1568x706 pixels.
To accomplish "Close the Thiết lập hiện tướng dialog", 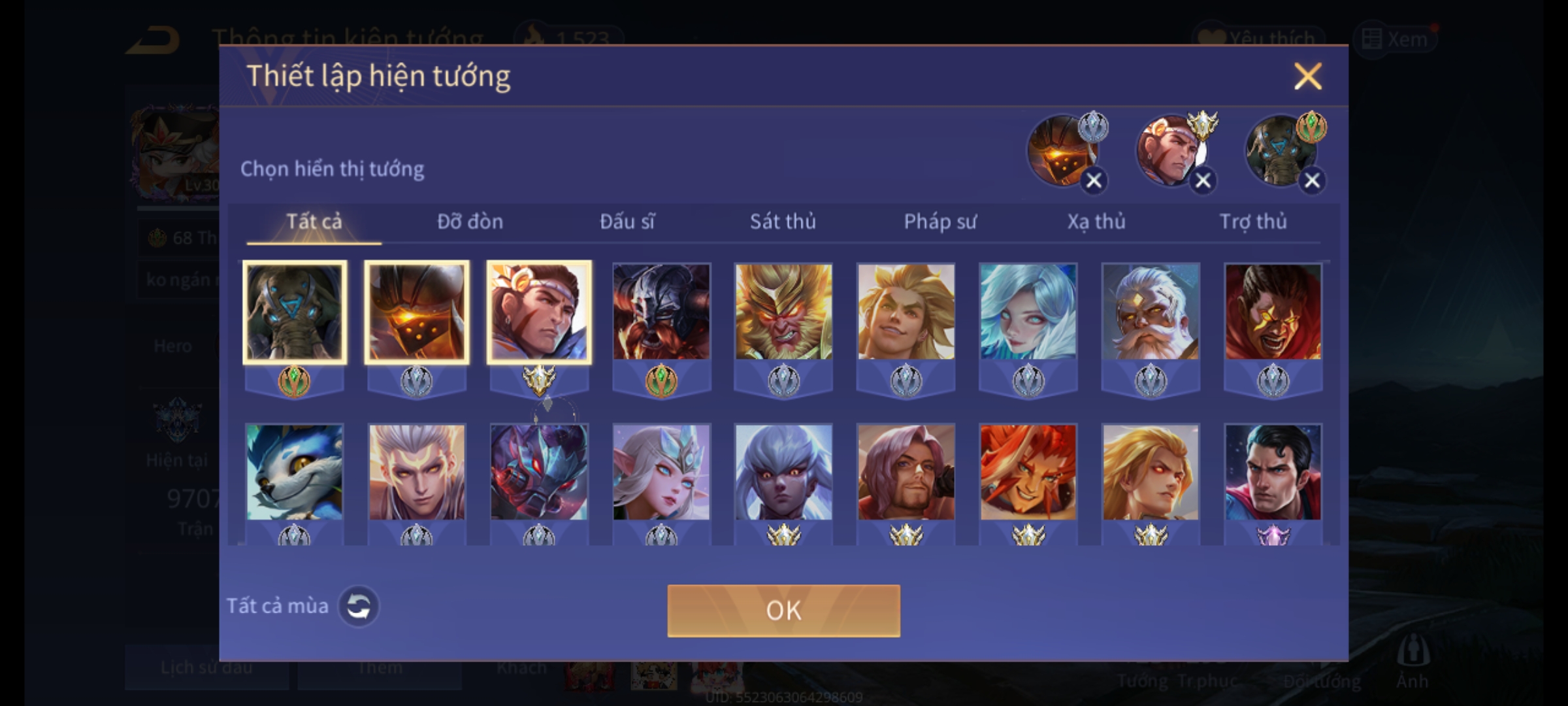I will click(1307, 76).
